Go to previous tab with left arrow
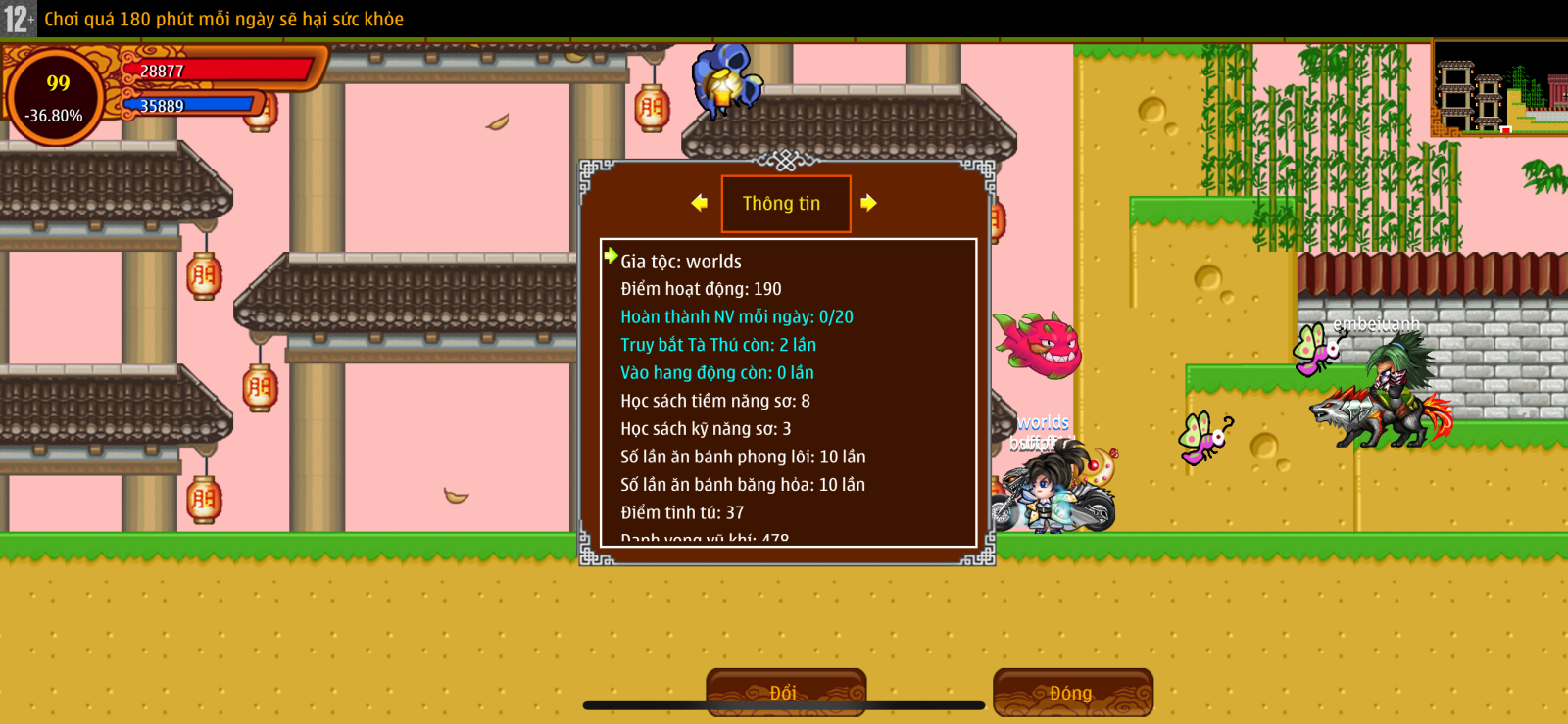1568x724 pixels. (x=699, y=203)
